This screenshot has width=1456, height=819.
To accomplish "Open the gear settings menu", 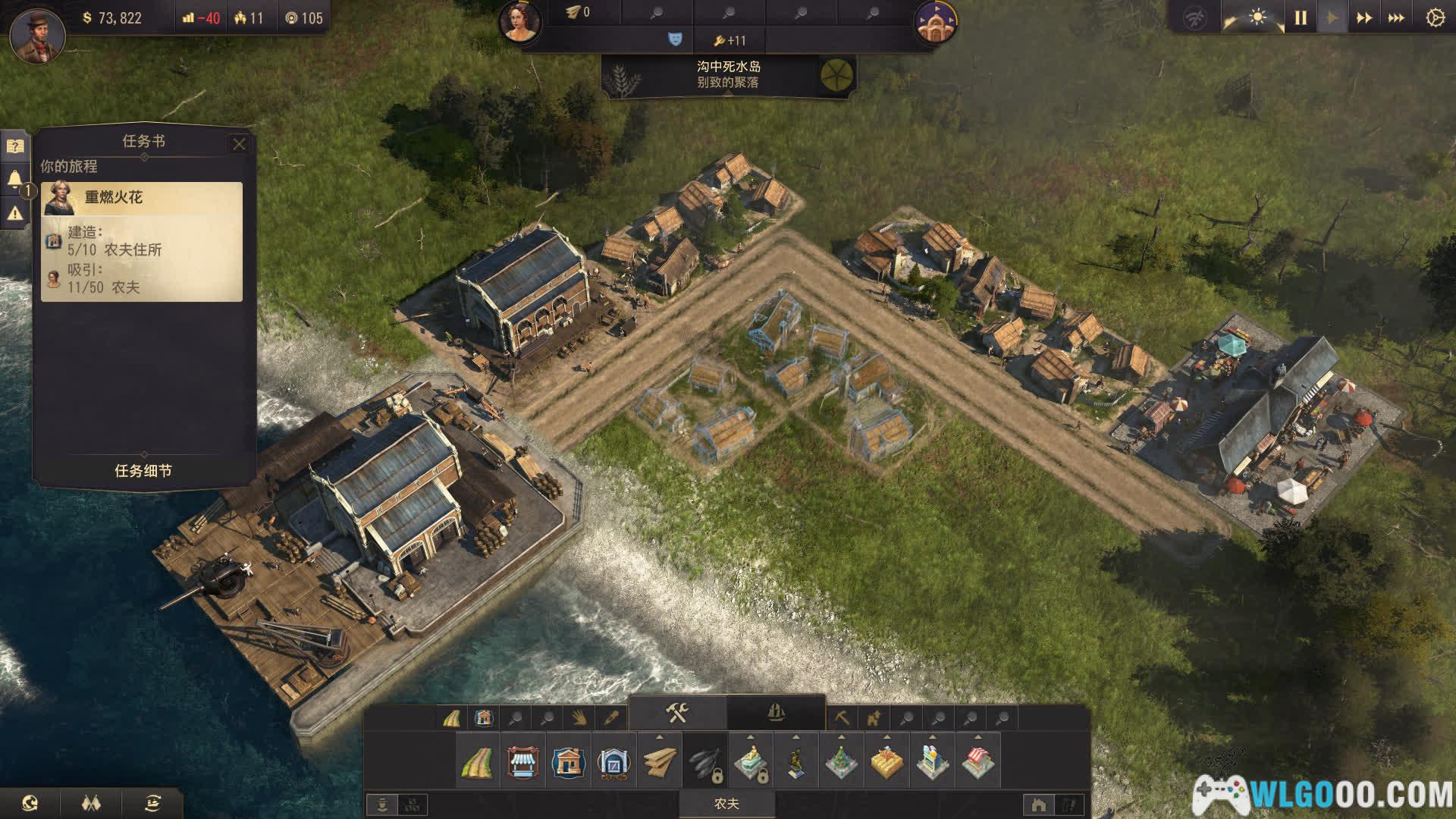I will coord(1435,18).
